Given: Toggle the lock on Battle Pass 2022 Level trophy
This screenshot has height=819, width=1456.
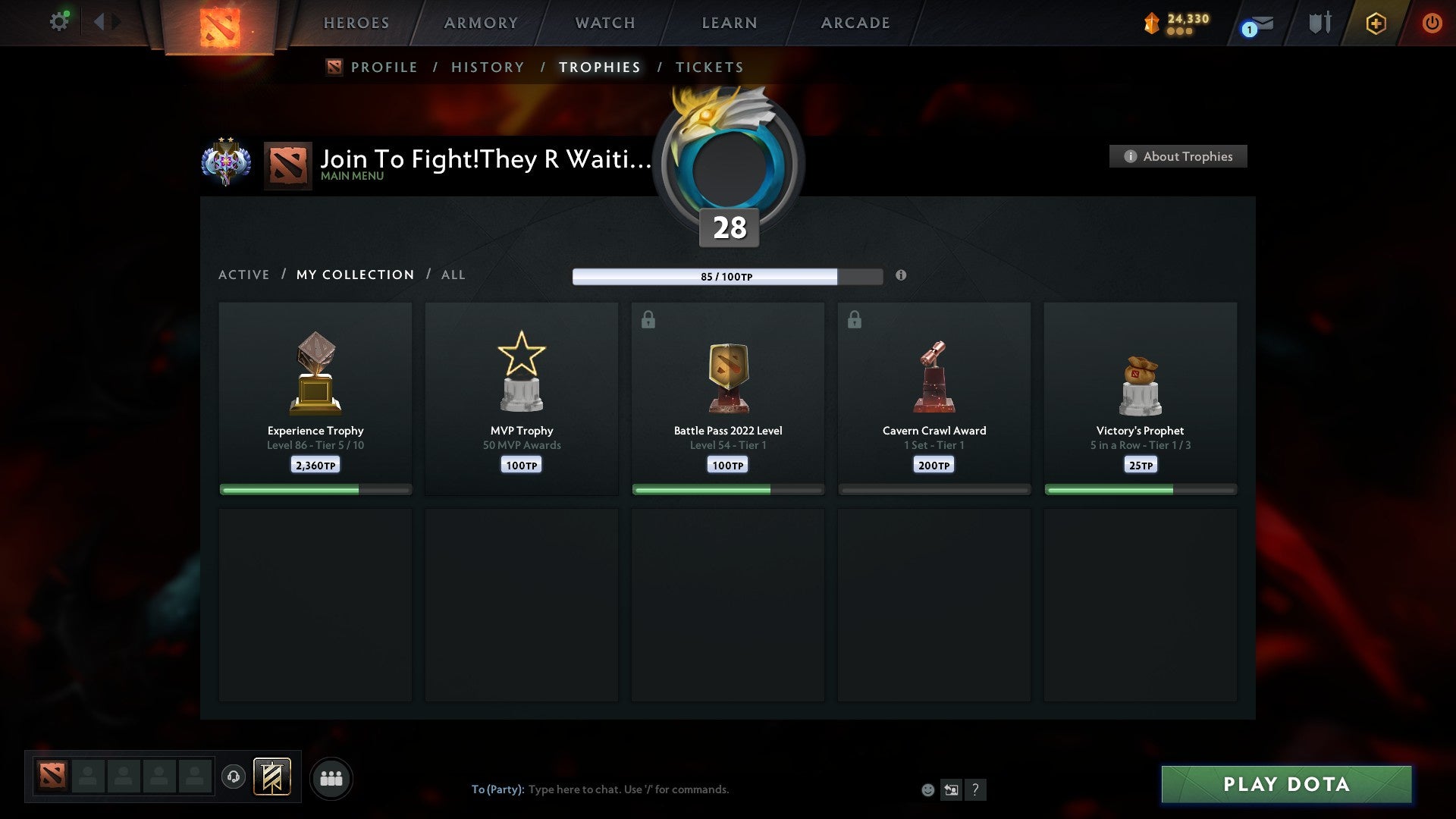Looking at the screenshot, I should click(x=647, y=319).
